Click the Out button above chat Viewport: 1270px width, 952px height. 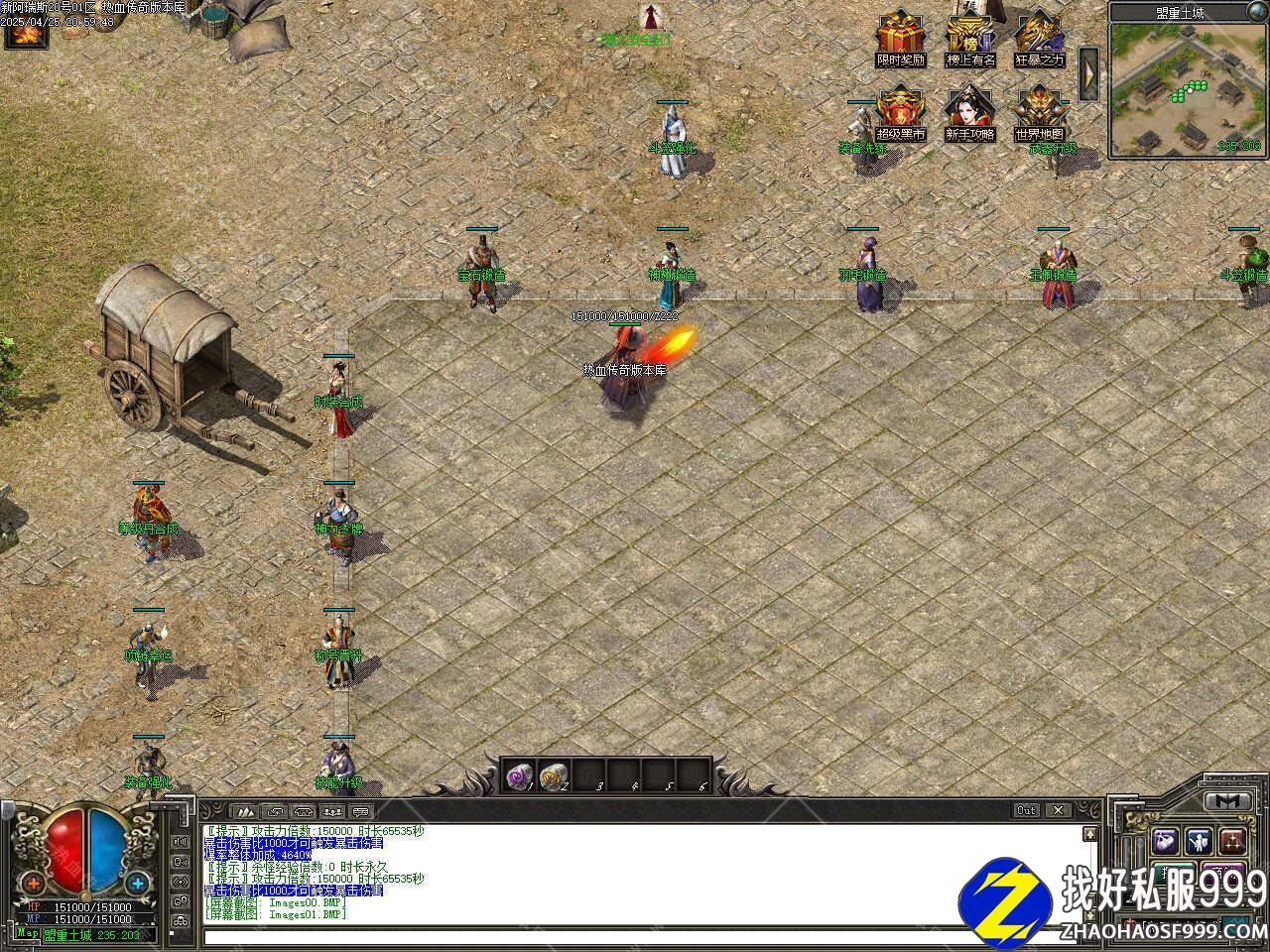(x=1027, y=811)
